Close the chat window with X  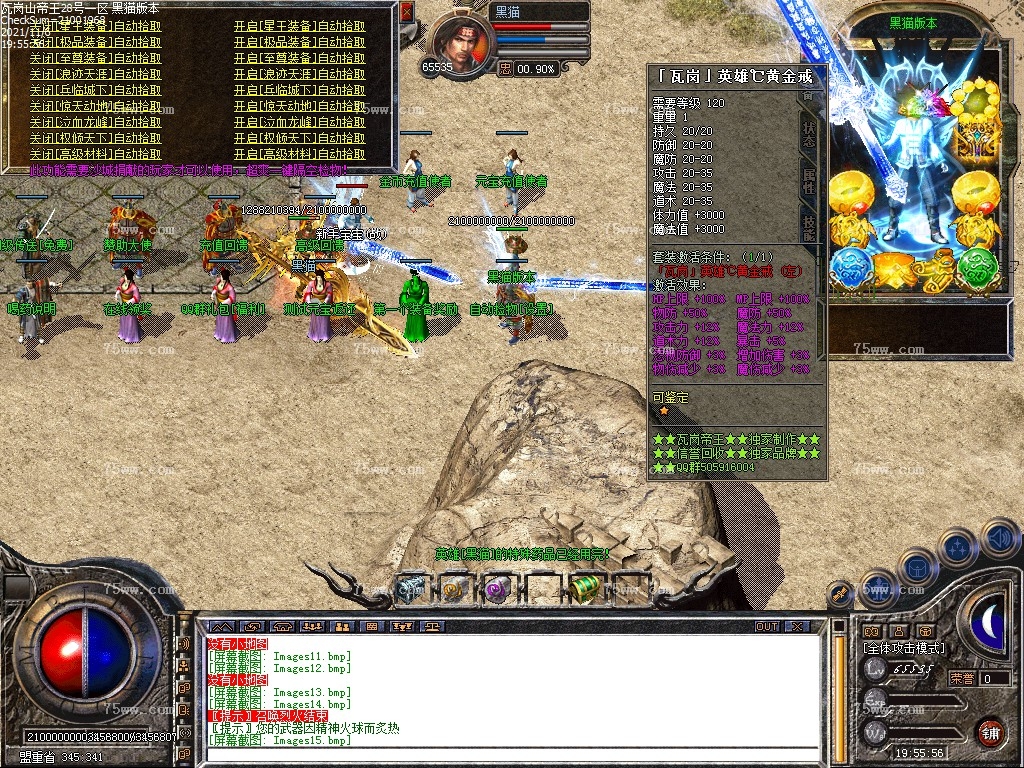click(797, 626)
